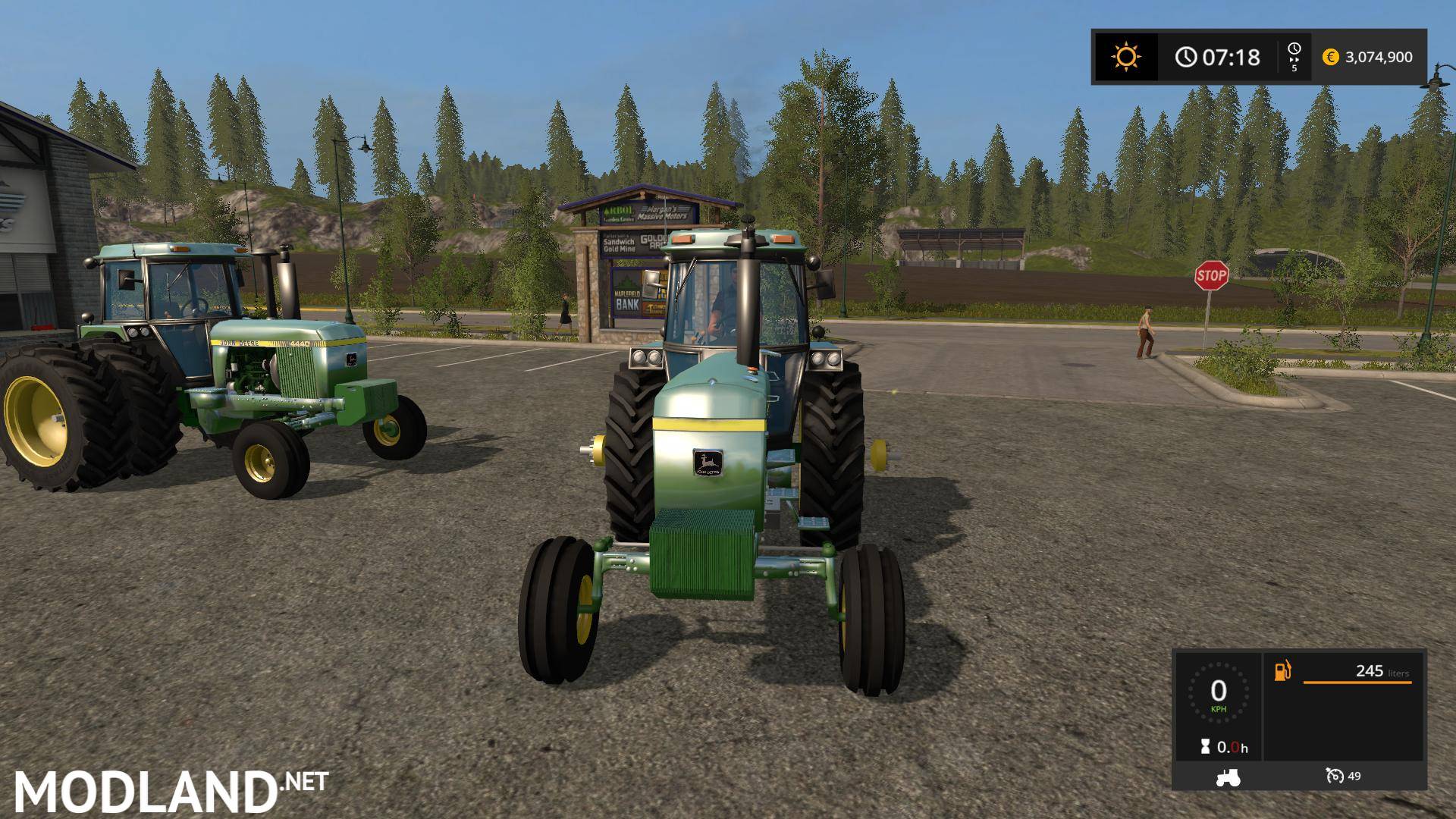
Task: Click the clock icon next to 07:18
Action: click(x=1187, y=56)
